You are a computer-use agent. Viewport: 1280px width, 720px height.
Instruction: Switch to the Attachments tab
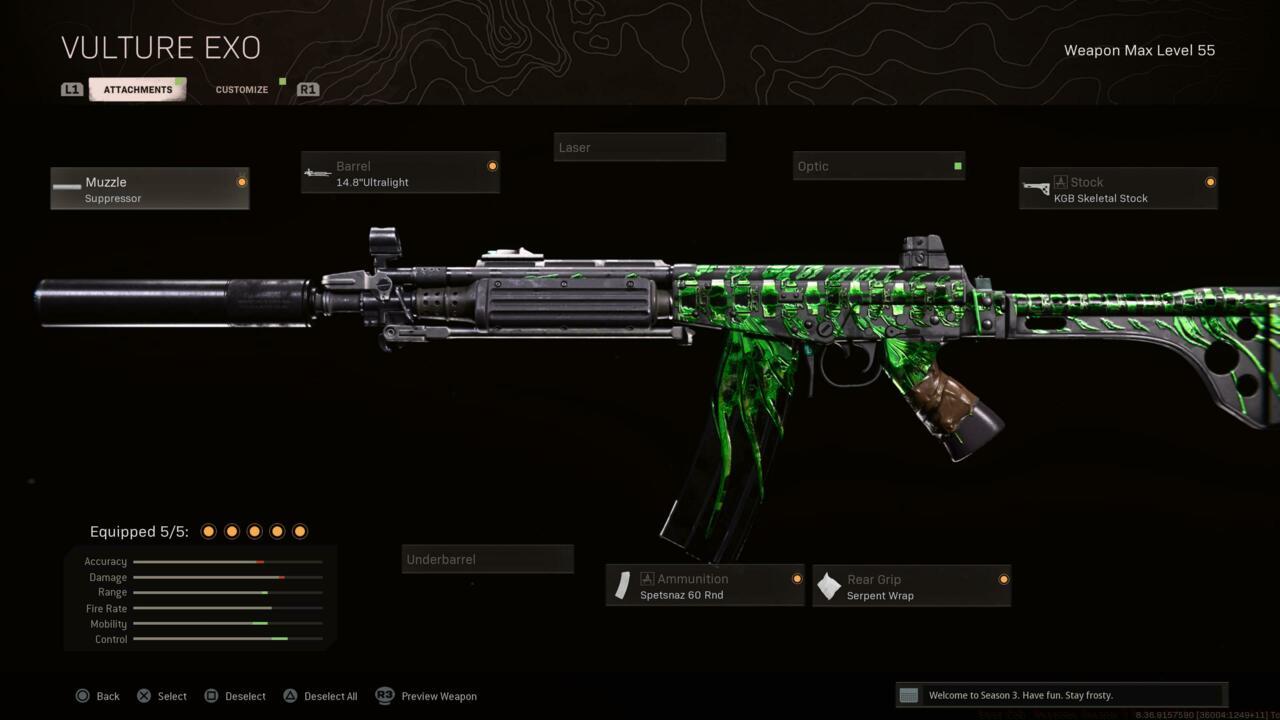pyautogui.click(x=138, y=90)
